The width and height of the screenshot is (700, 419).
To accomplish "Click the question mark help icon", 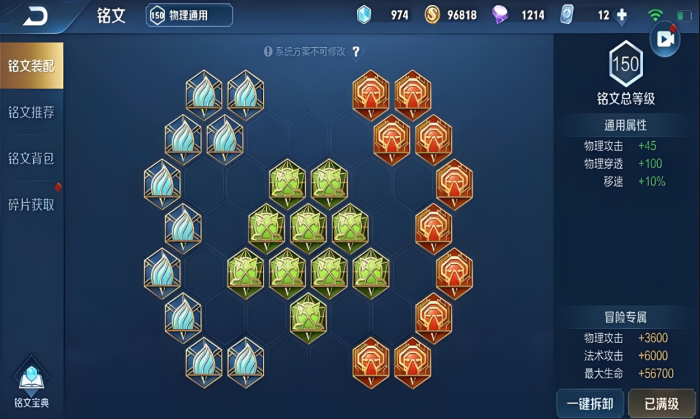I will pos(356,51).
